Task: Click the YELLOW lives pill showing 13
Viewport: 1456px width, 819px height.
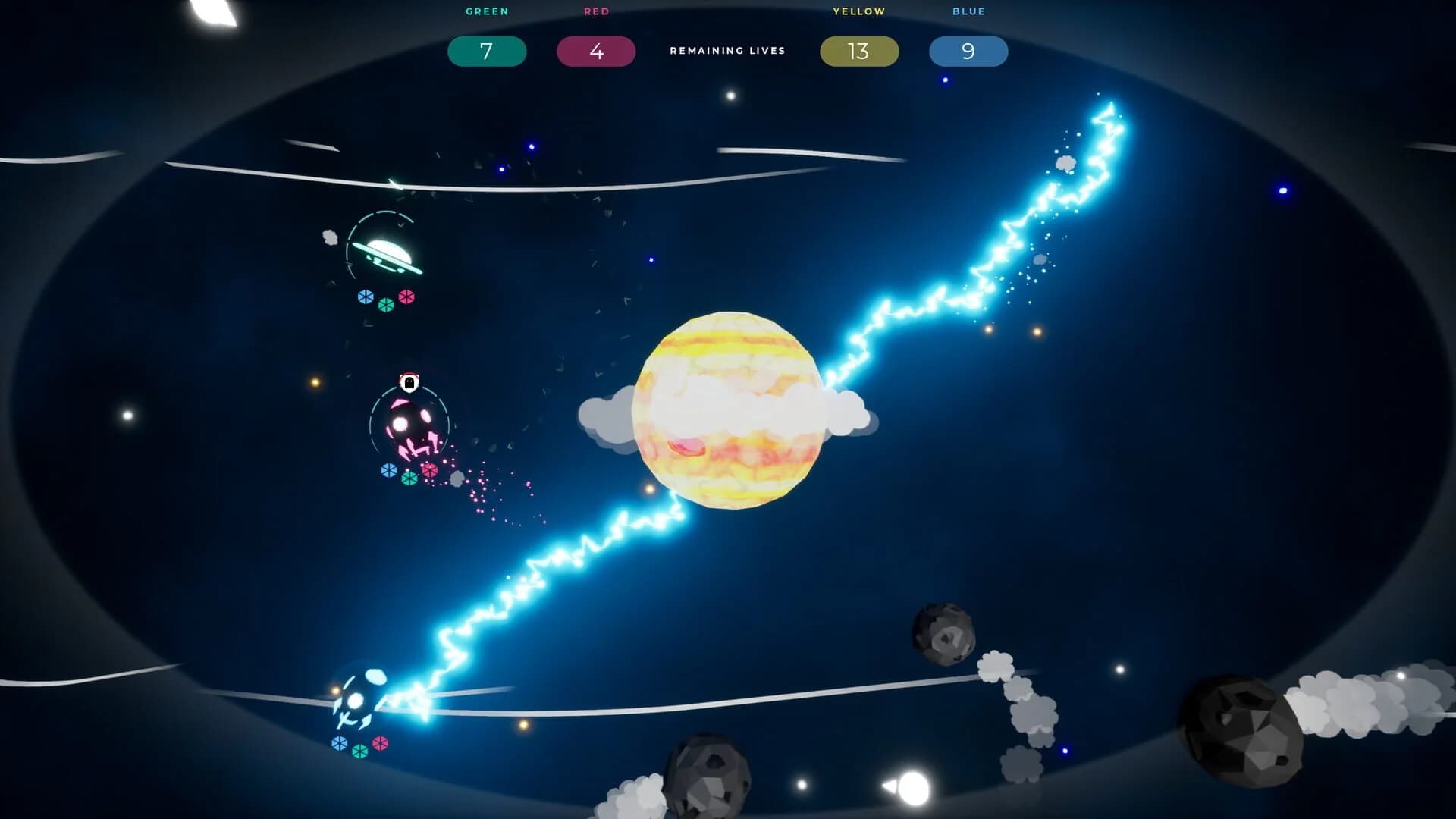Action: pos(859,51)
